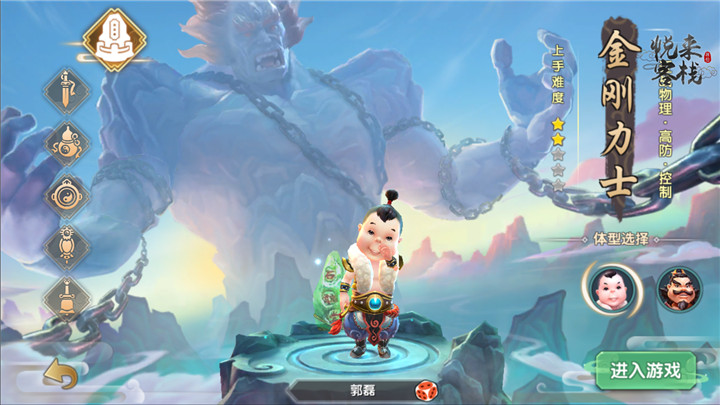Viewport: 720px width, 405px height.
Task: Go back with the yellow return arrow
Action: click(60, 375)
